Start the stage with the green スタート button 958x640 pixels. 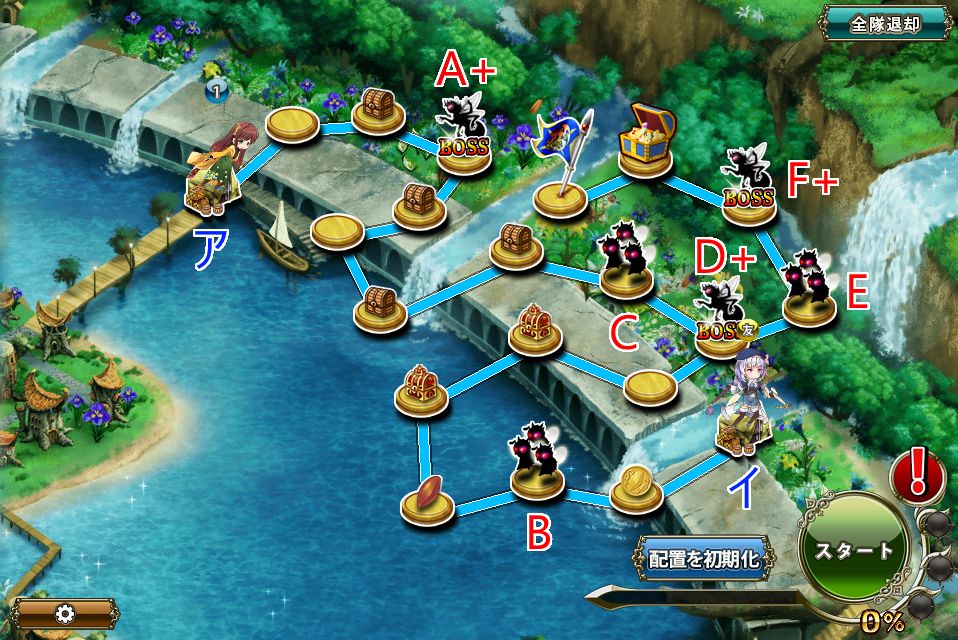tap(853, 551)
